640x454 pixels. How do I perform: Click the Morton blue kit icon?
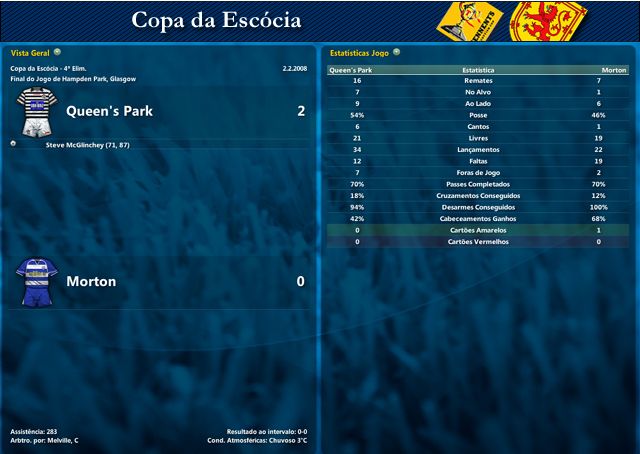pos(37,281)
